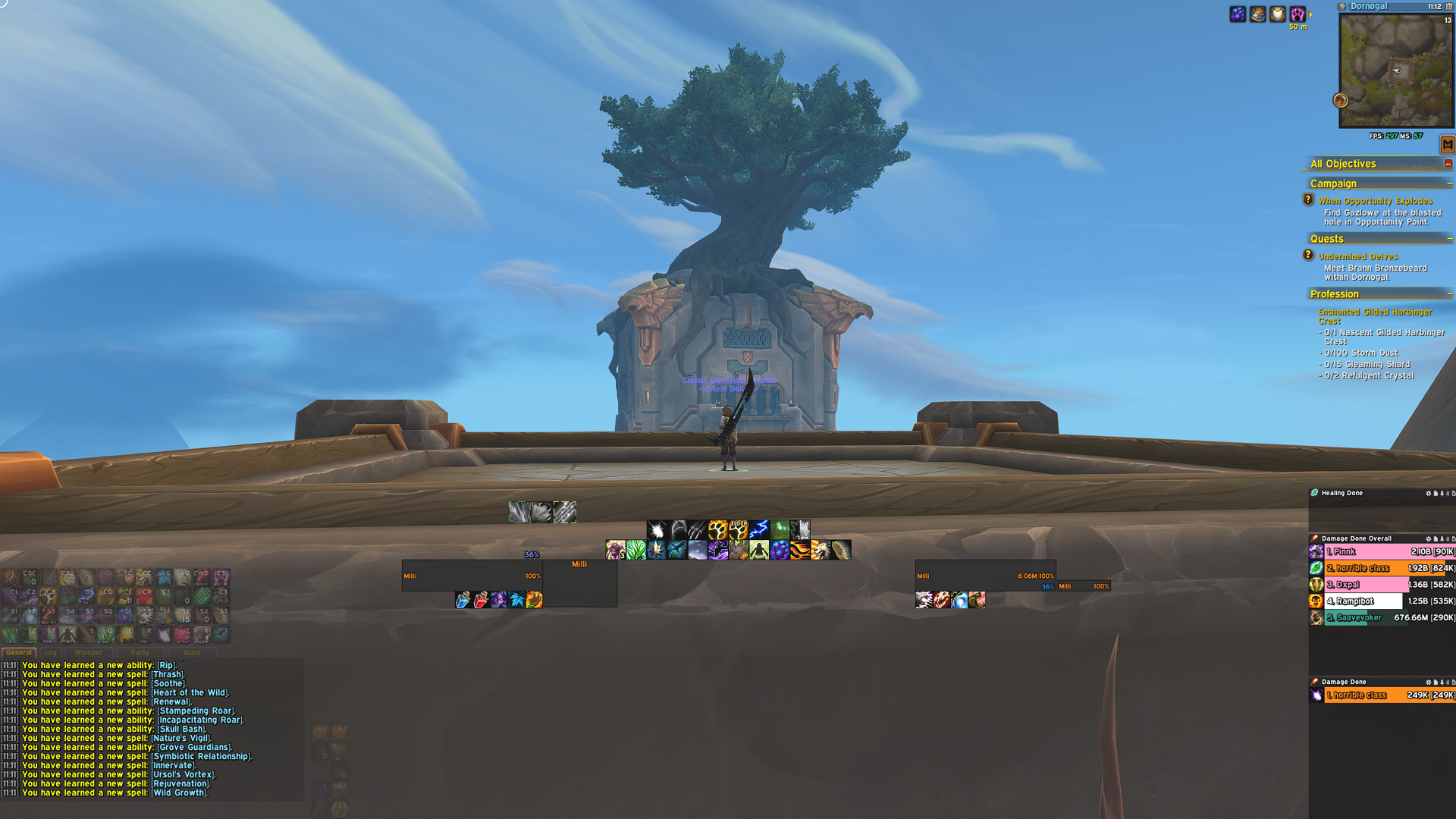Expand hidden buffs via the yellow arrow
This screenshot has height=819, width=1456.
point(1311,14)
